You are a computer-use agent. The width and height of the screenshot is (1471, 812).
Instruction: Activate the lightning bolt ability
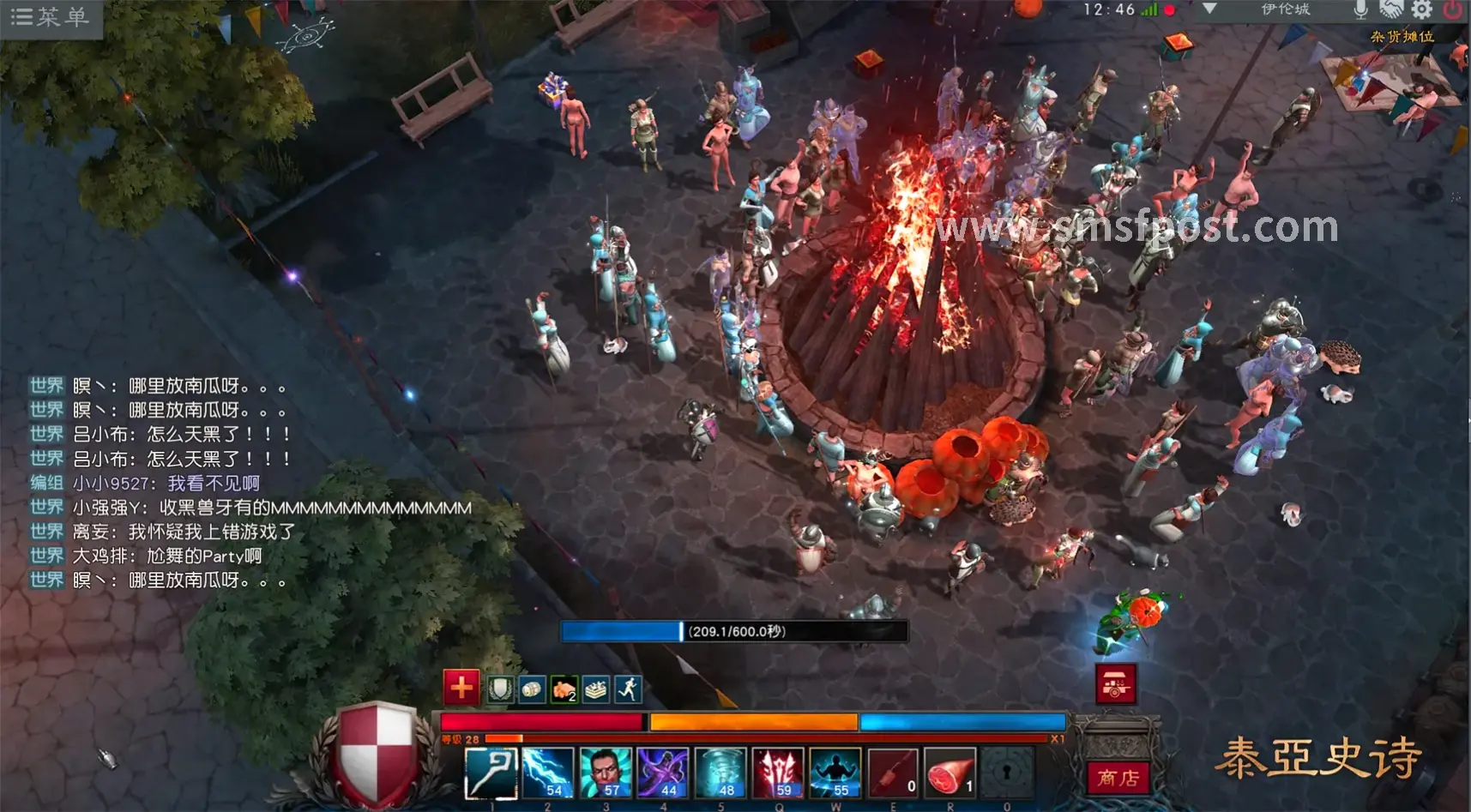548,773
